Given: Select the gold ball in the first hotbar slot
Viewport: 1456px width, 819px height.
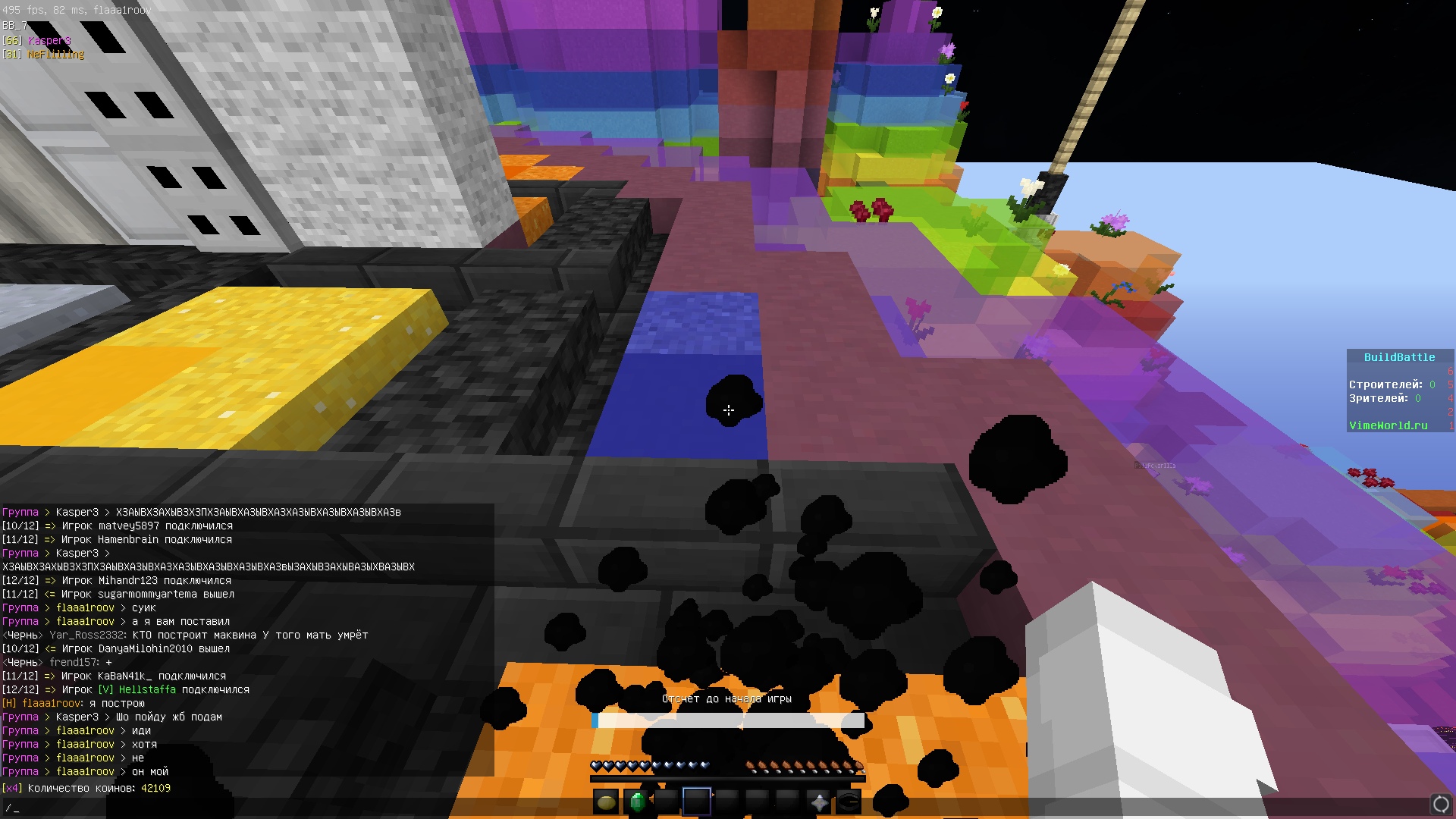Looking at the screenshot, I should point(604,801).
